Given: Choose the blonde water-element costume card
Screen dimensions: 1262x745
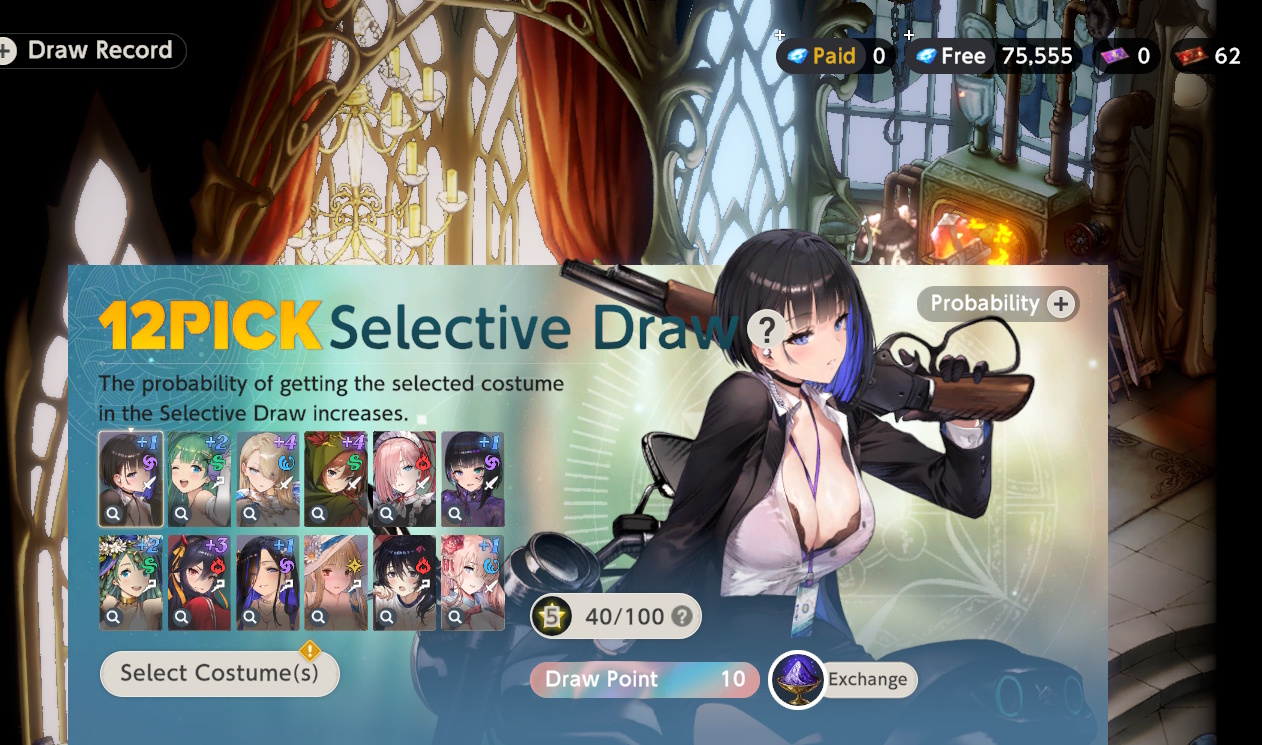Looking at the screenshot, I should 267,478.
